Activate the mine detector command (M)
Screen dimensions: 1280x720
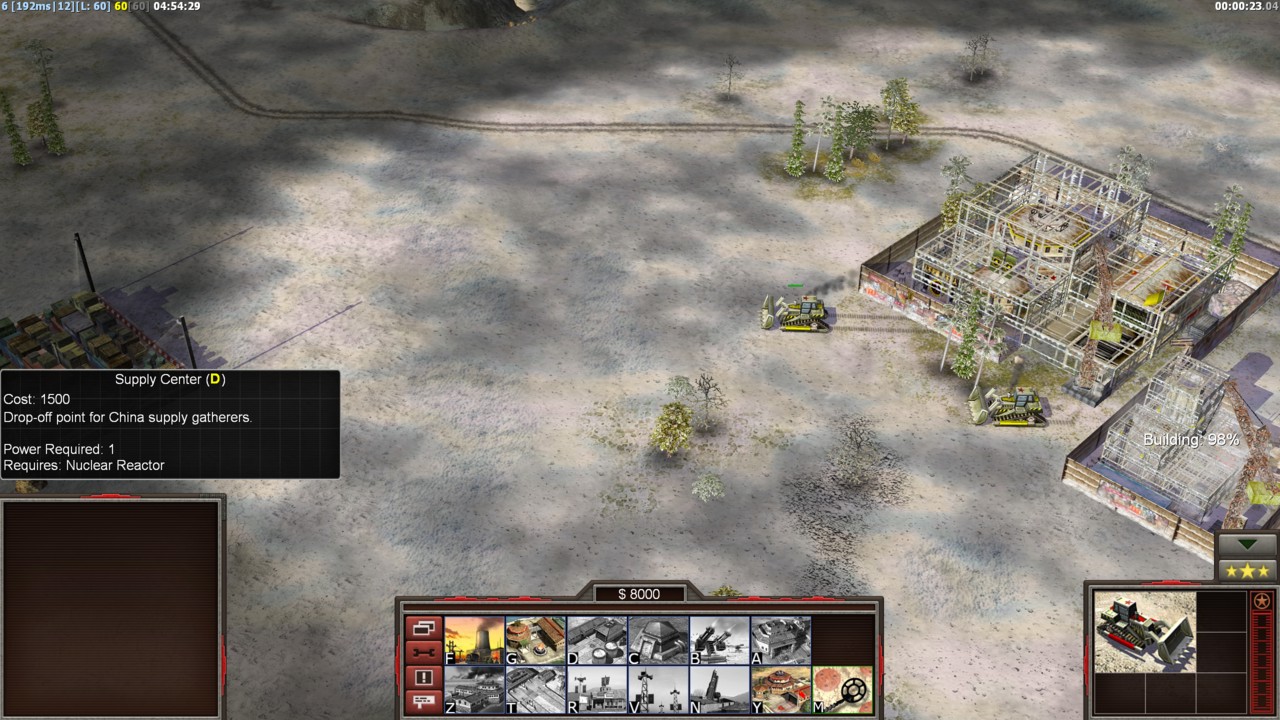tap(842, 690)
